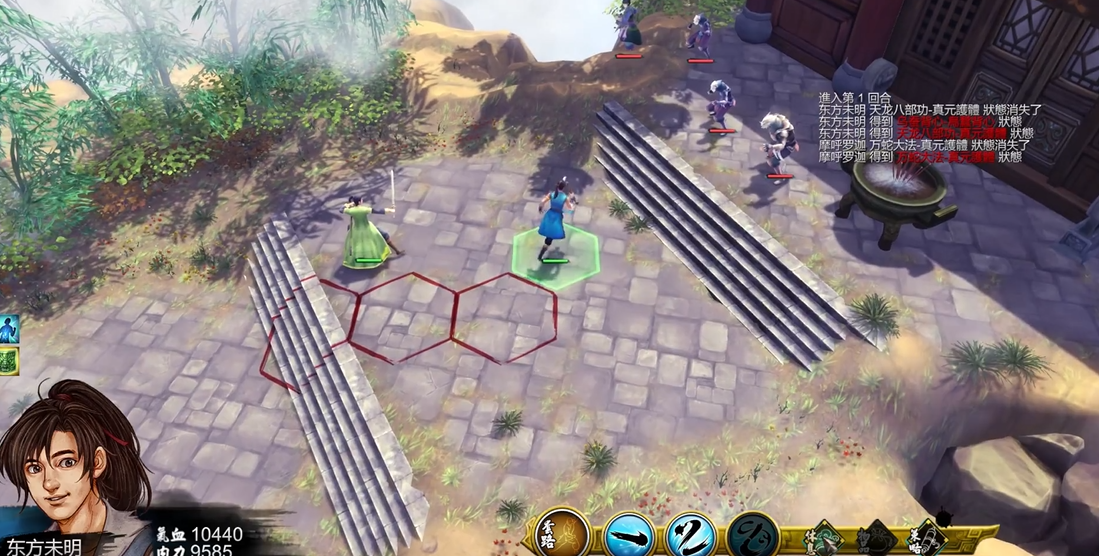Activate the straight slash skill icon
1099x556 pixels.
click(x=629, y=536)
